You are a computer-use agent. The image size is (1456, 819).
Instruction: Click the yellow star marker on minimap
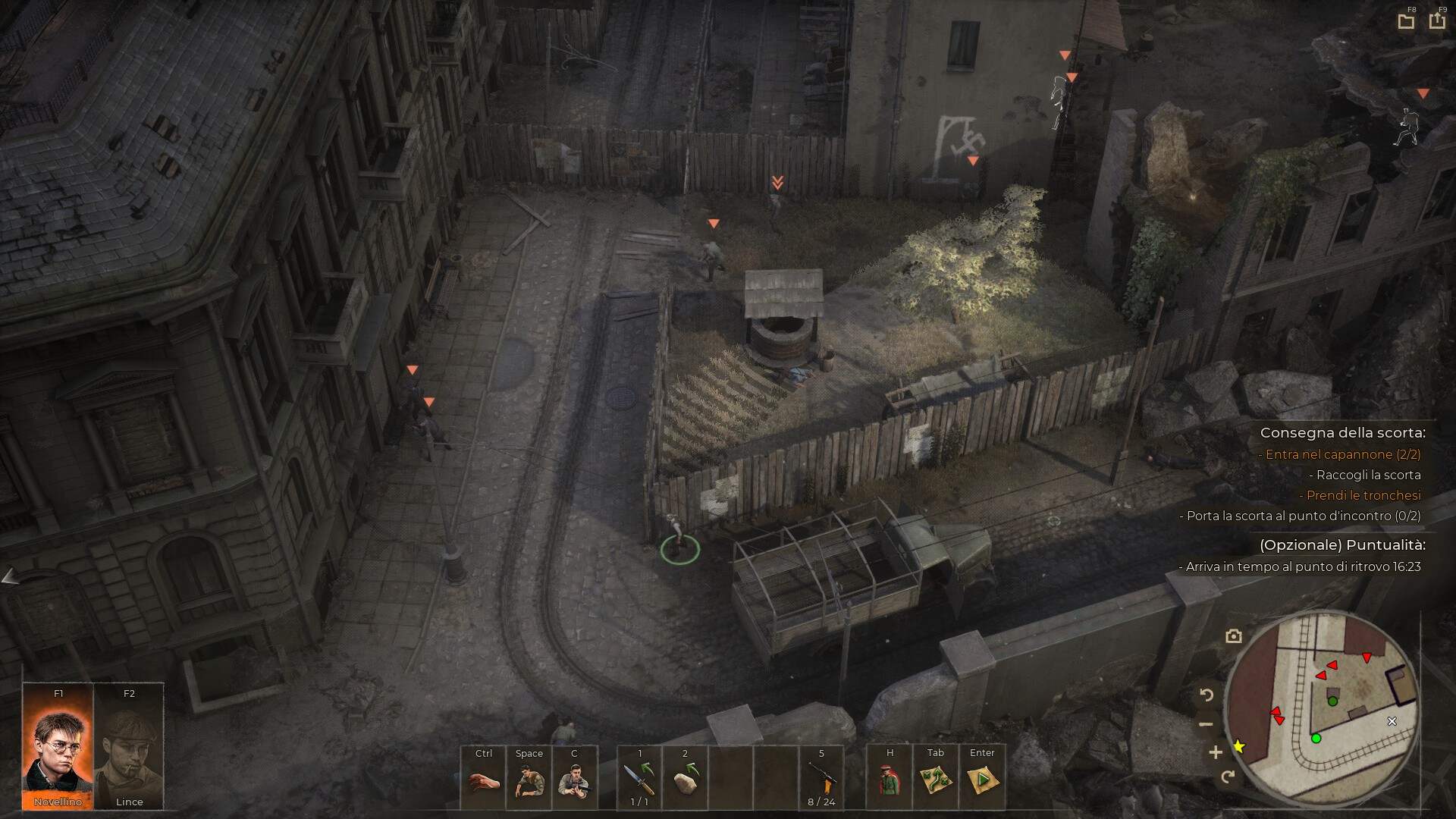pos(1239,747)
